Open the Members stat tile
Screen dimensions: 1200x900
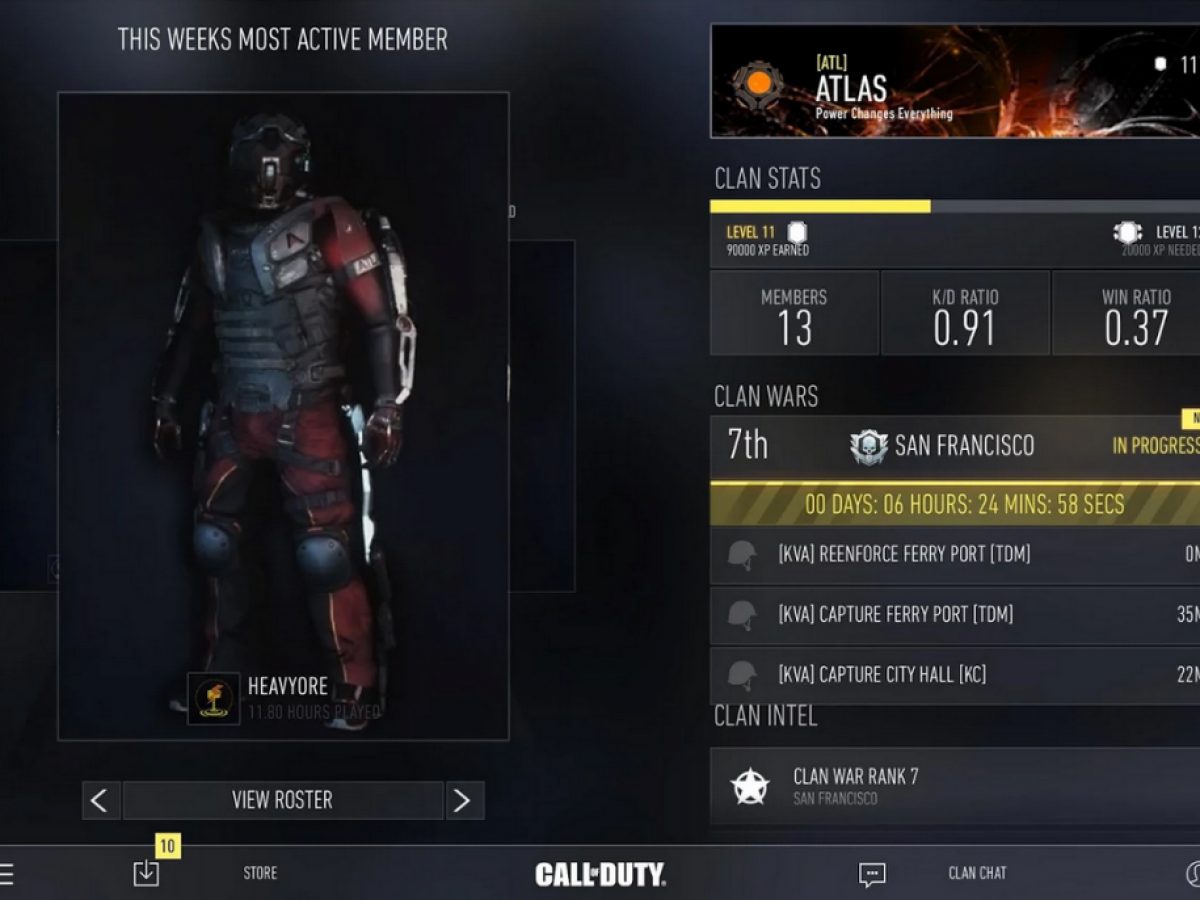point(794,314)
